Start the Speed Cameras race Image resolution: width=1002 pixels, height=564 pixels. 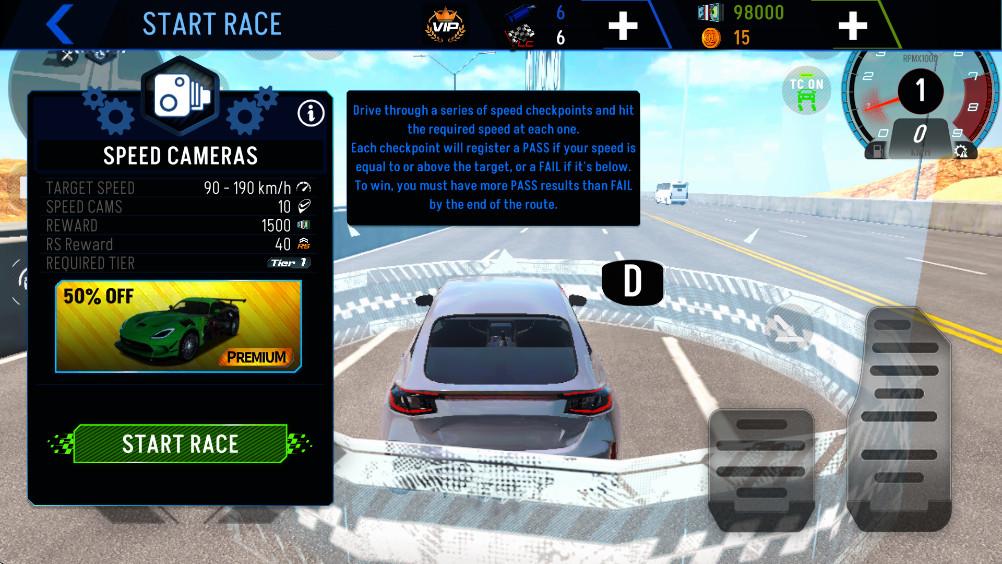click(x=180, y=444)
